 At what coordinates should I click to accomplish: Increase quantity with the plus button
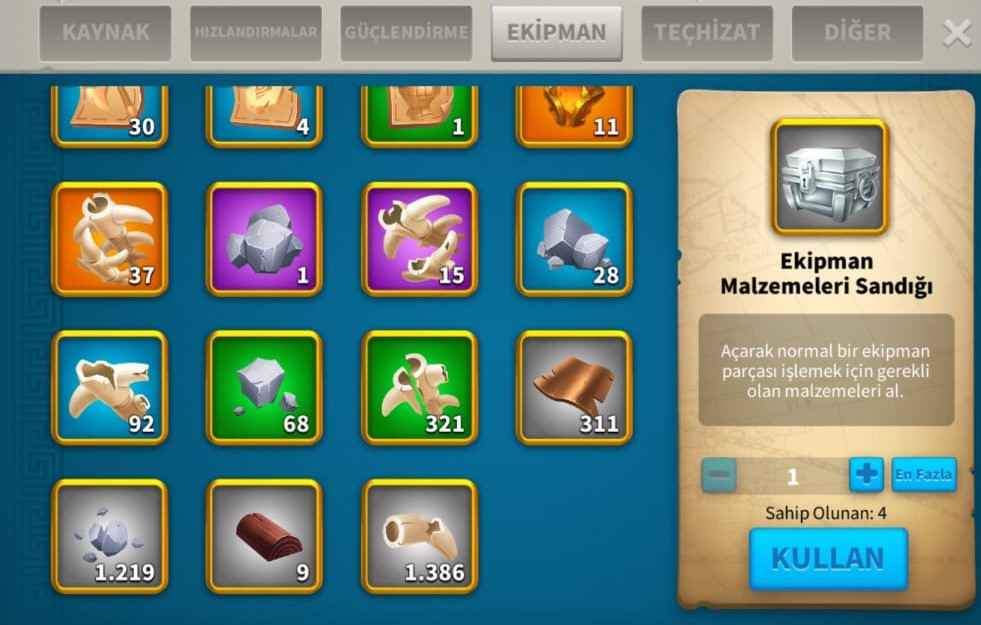(x=866, y=474)
